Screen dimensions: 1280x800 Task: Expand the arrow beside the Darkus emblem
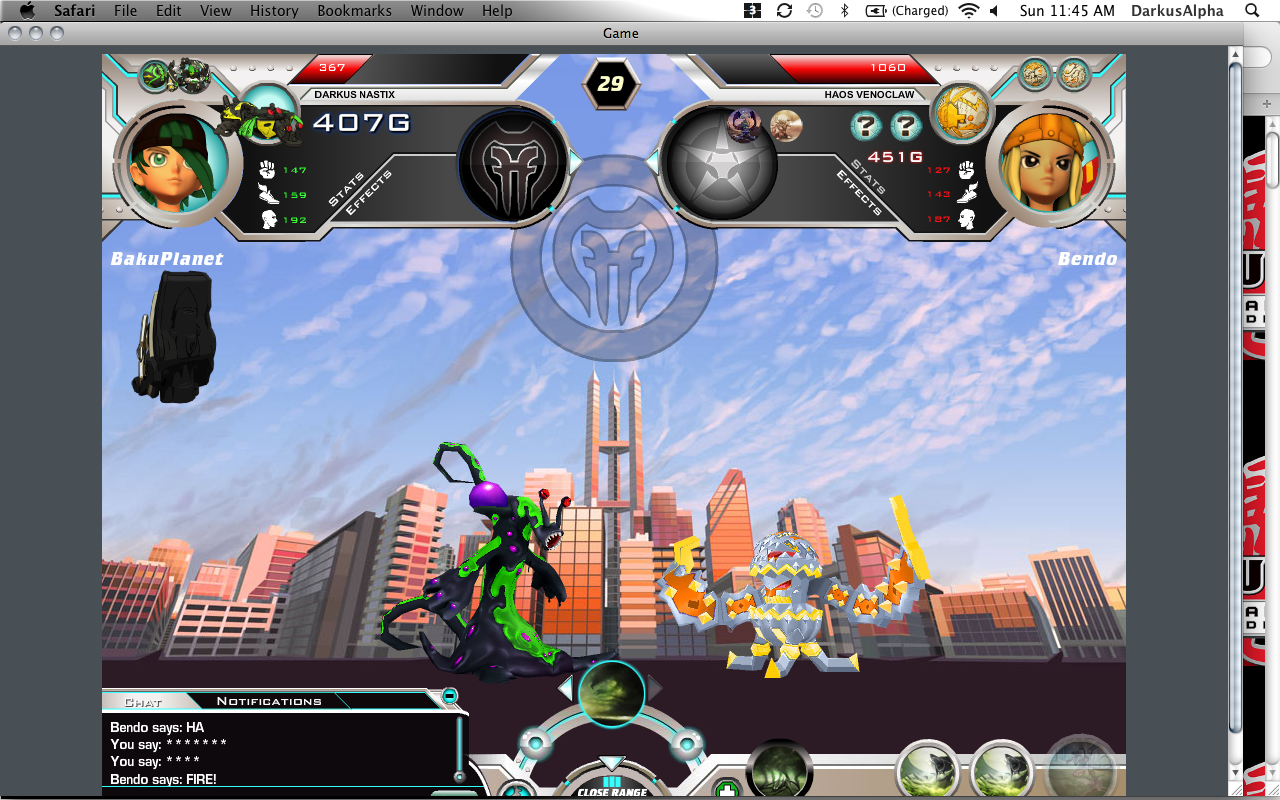click(x=575, y=160)
